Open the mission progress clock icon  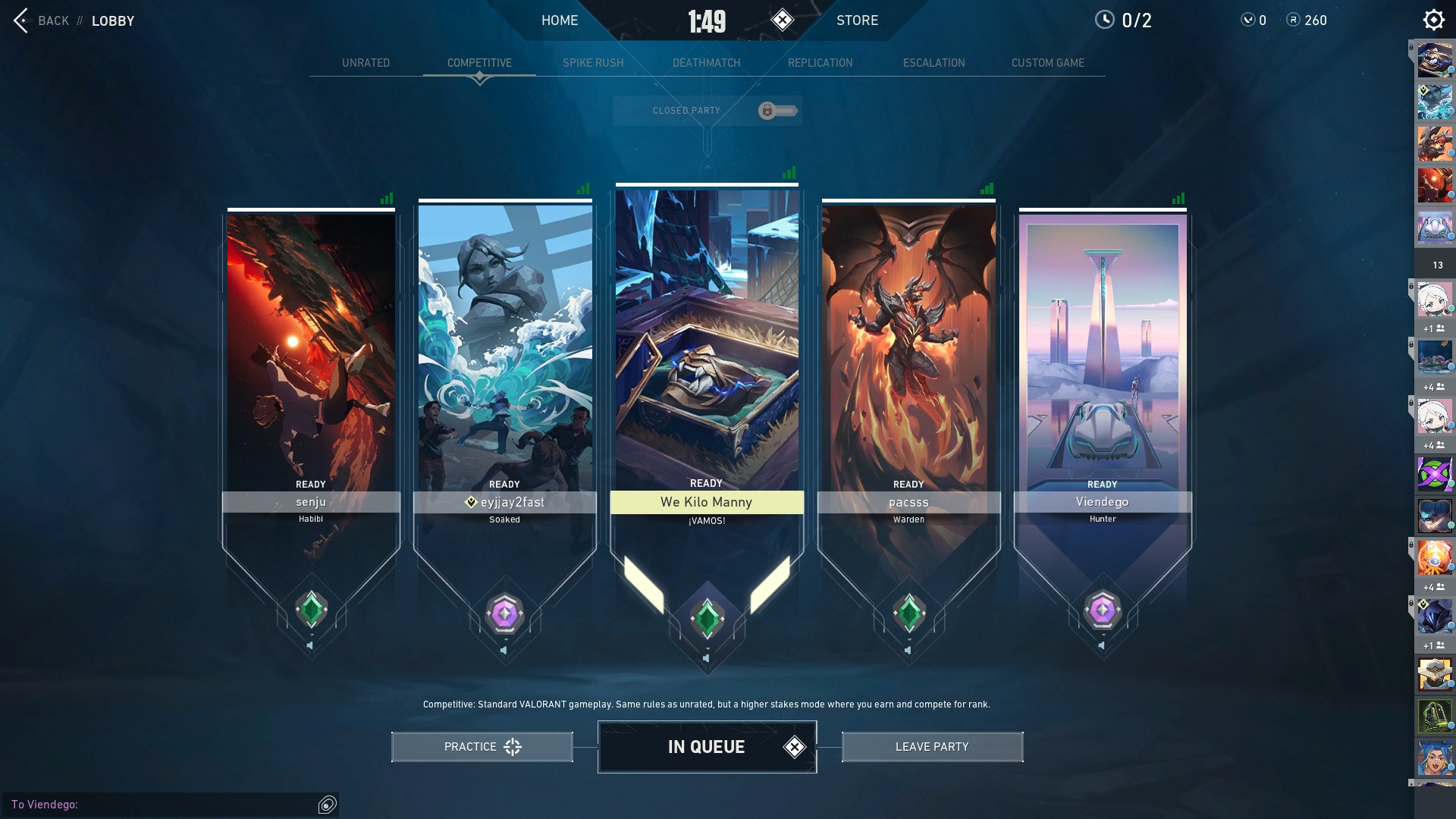pos(1104,20)
